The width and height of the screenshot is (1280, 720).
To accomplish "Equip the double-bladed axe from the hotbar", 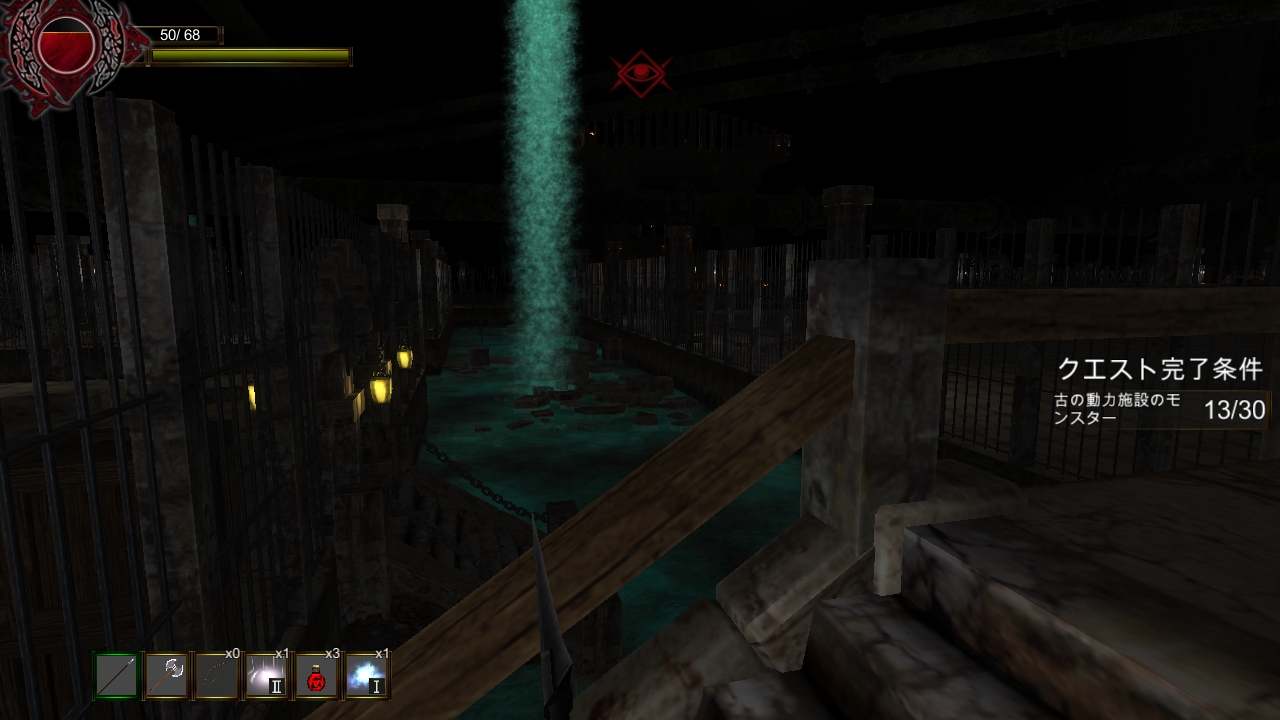I will (166, 674).
